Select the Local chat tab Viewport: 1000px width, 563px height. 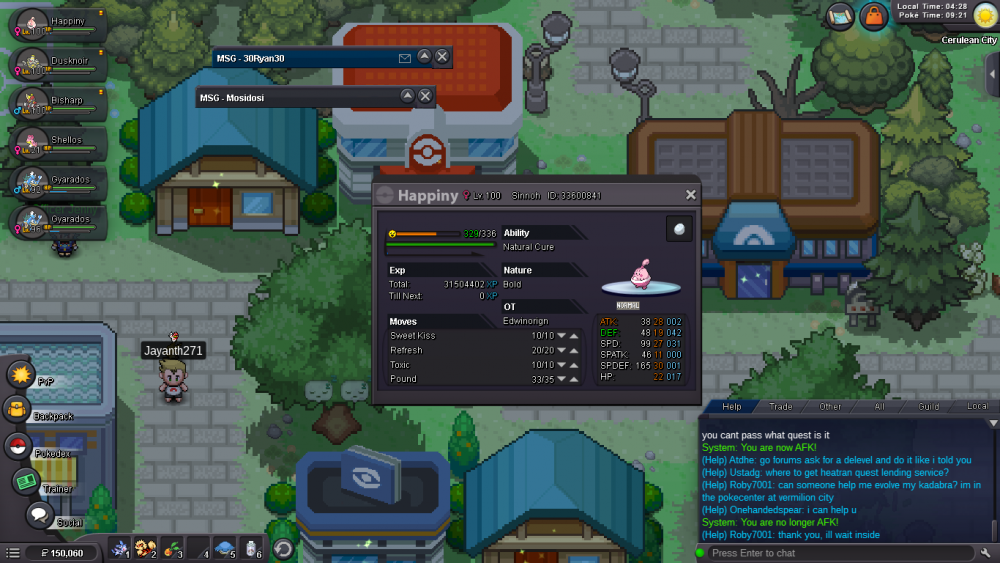(977, 407)
